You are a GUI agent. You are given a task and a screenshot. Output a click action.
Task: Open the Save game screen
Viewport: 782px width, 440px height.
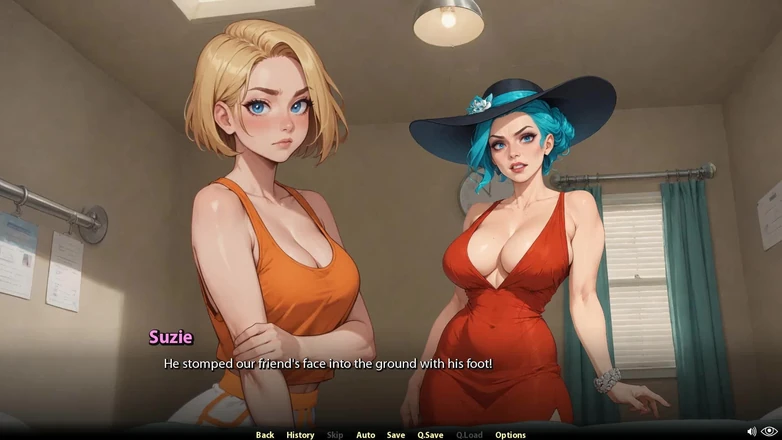tap(396, 435)
